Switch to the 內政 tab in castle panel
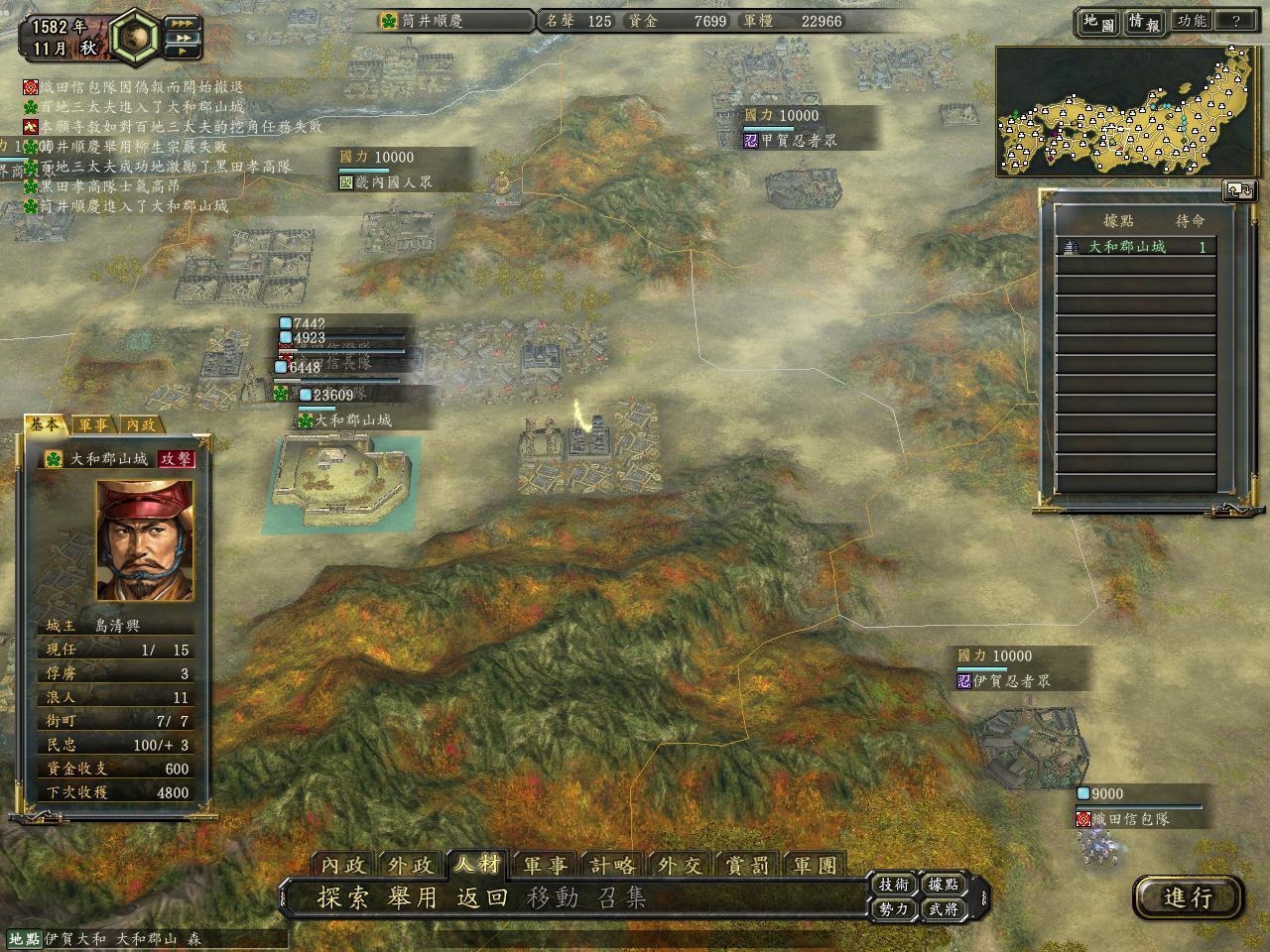Screen dimensions: 1270x952 [x=140, y=424]
